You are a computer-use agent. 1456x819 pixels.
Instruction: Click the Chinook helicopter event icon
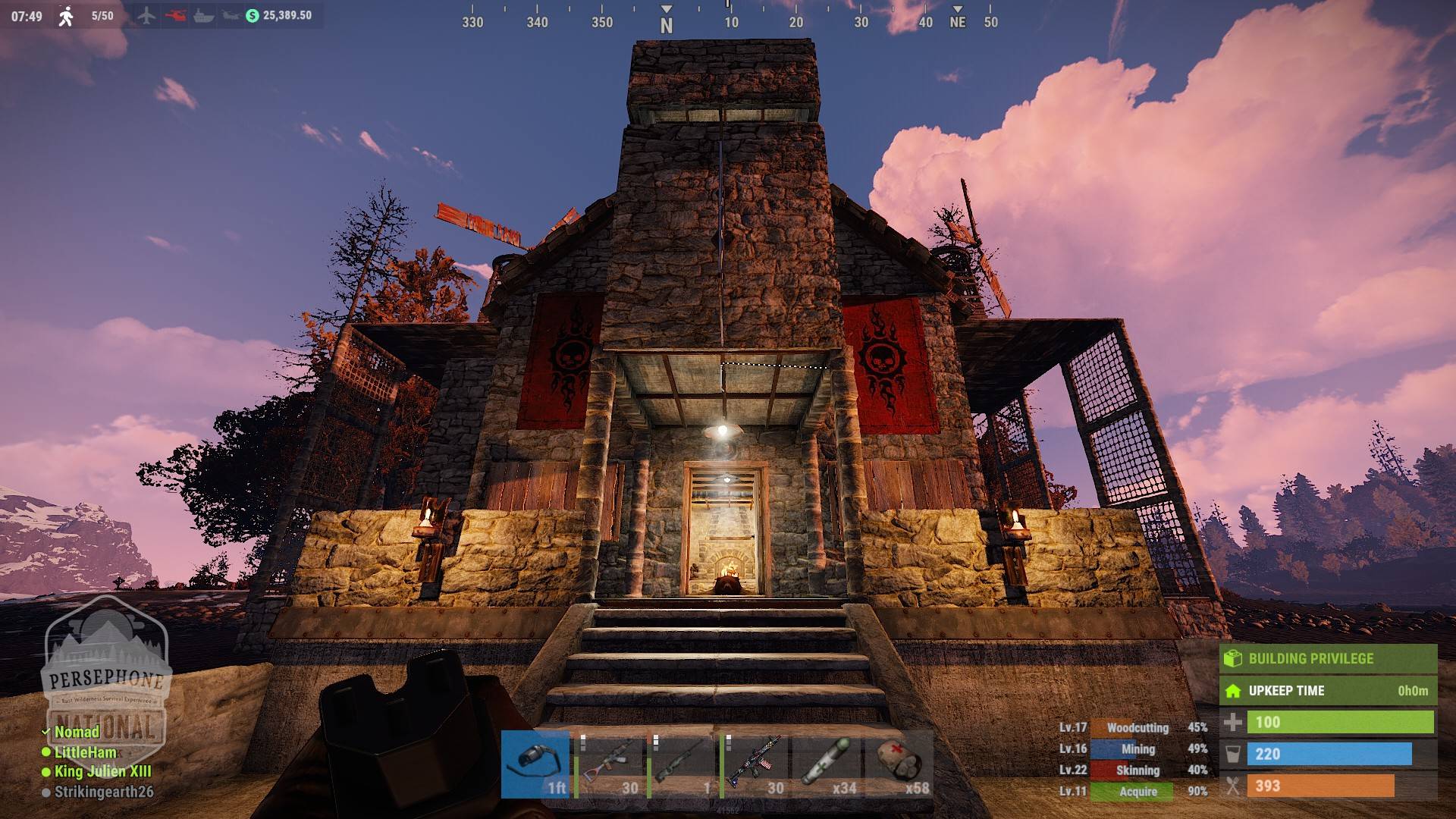tap(231, 15)
